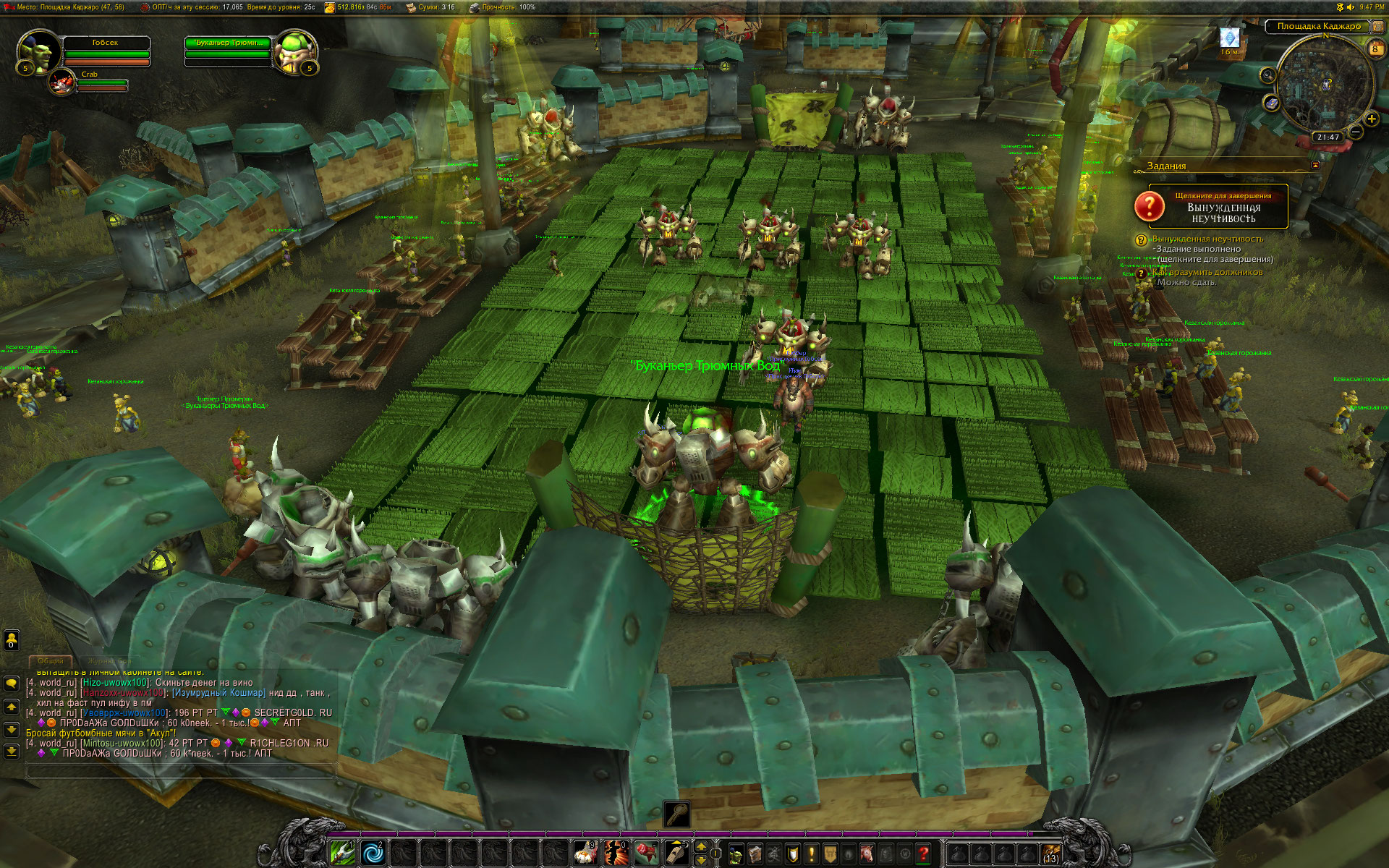Zoom out the minimap with the minus button

pos(1355,132)
